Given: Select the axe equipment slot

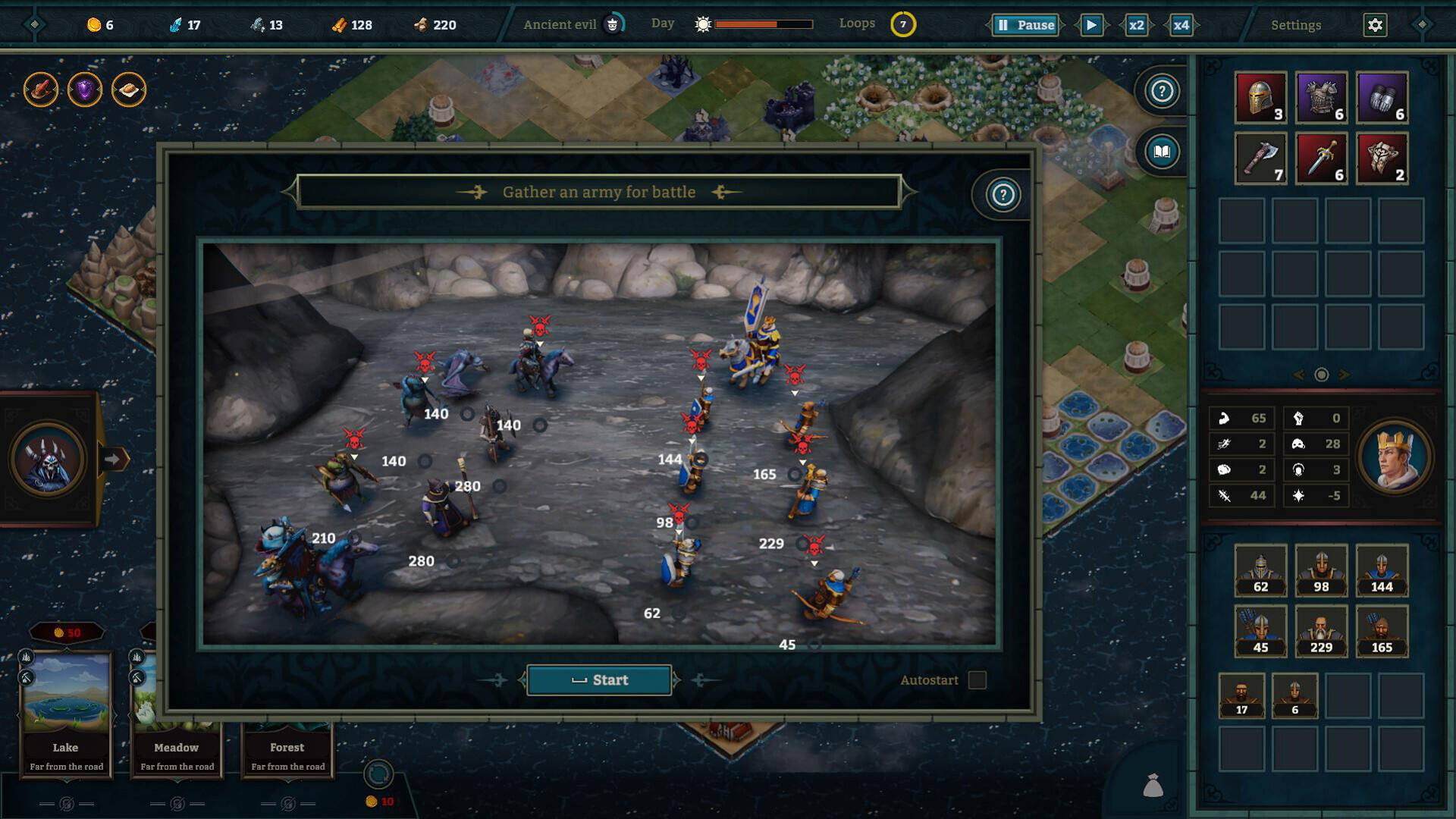Looking at the screenshot, I should click(x=1260, y=158).
